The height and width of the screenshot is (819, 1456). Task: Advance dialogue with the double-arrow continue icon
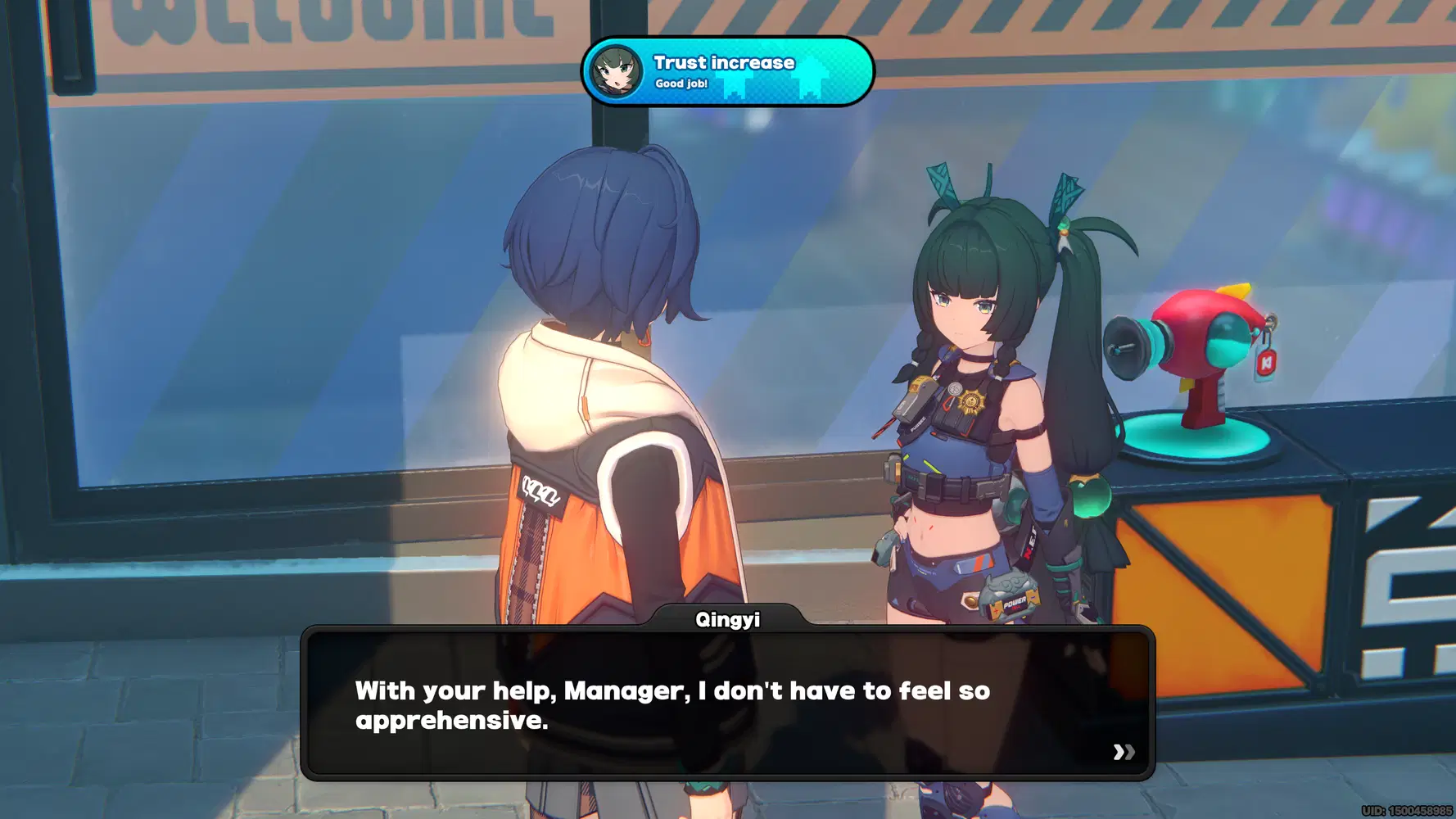[1124, 752]
